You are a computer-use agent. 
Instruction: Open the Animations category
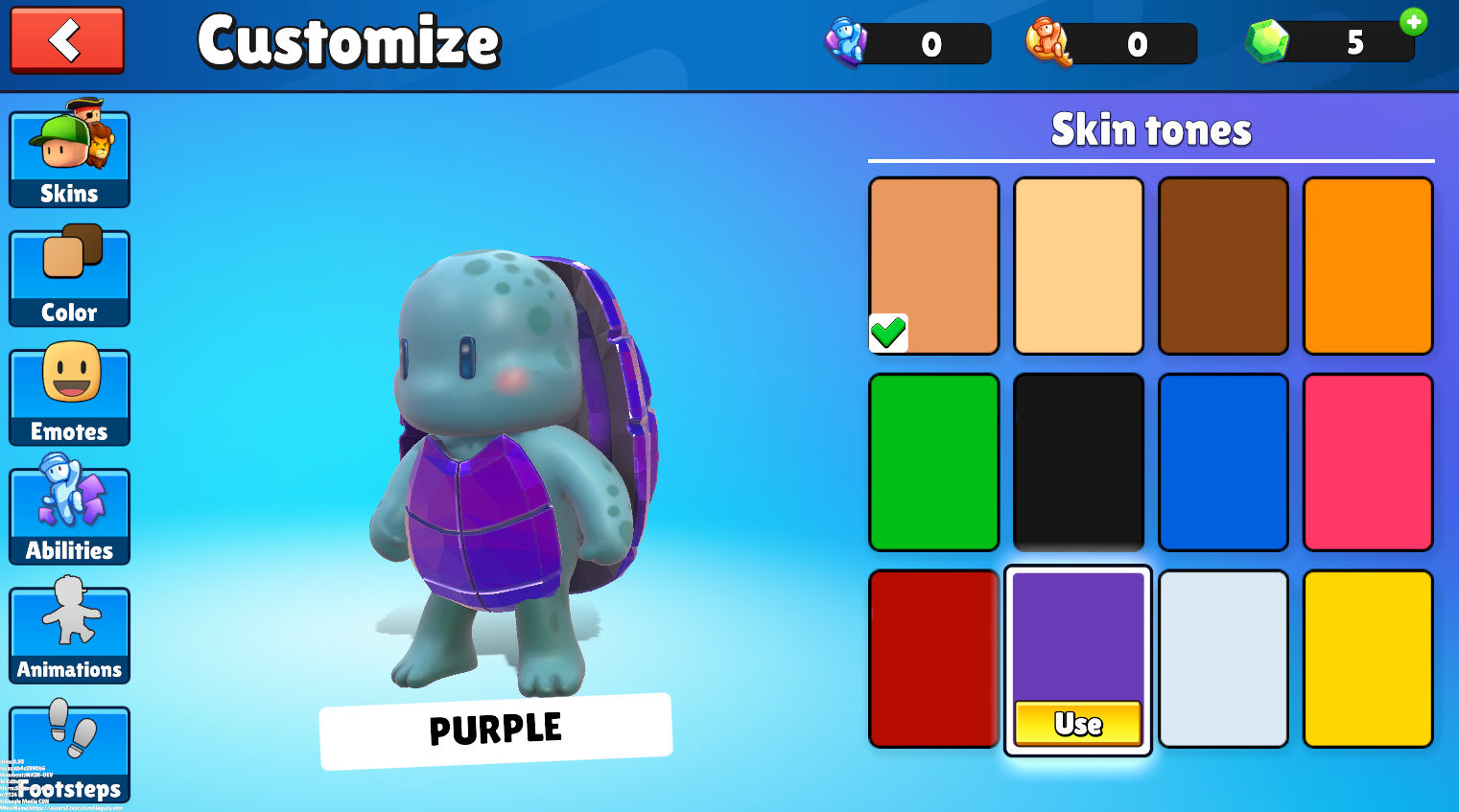69,635
